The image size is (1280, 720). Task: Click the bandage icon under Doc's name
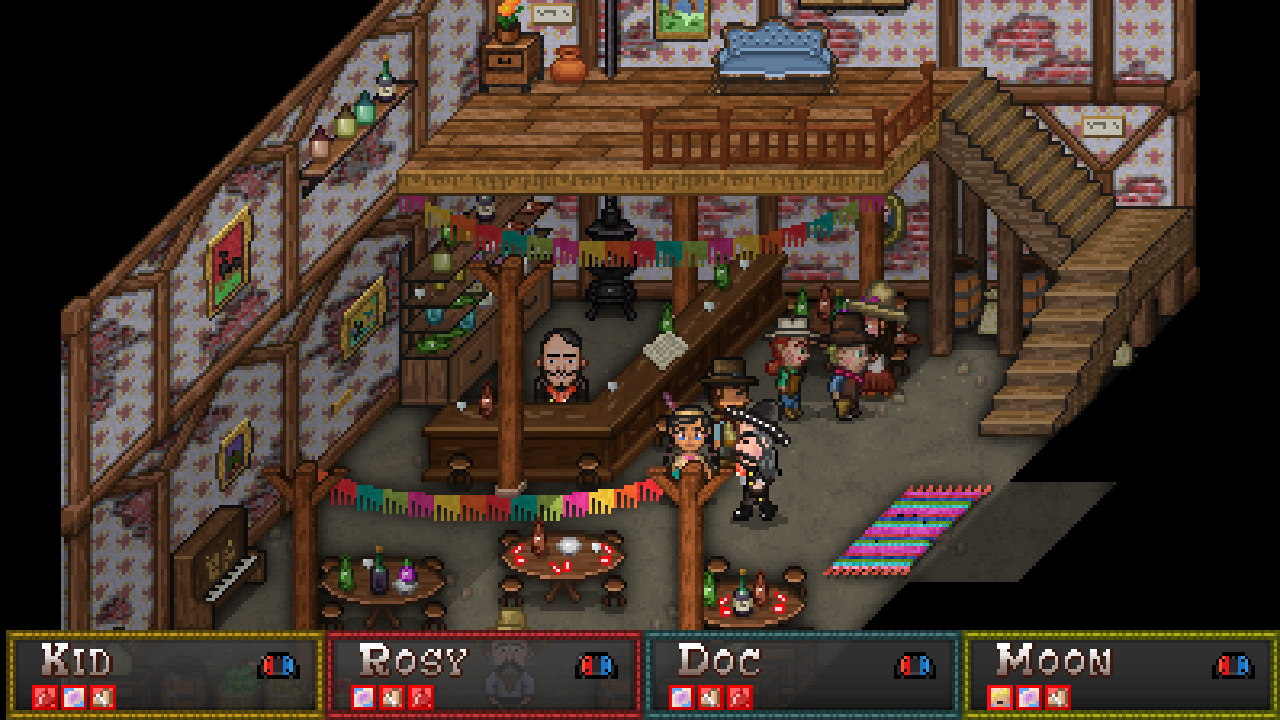[711, 696]
